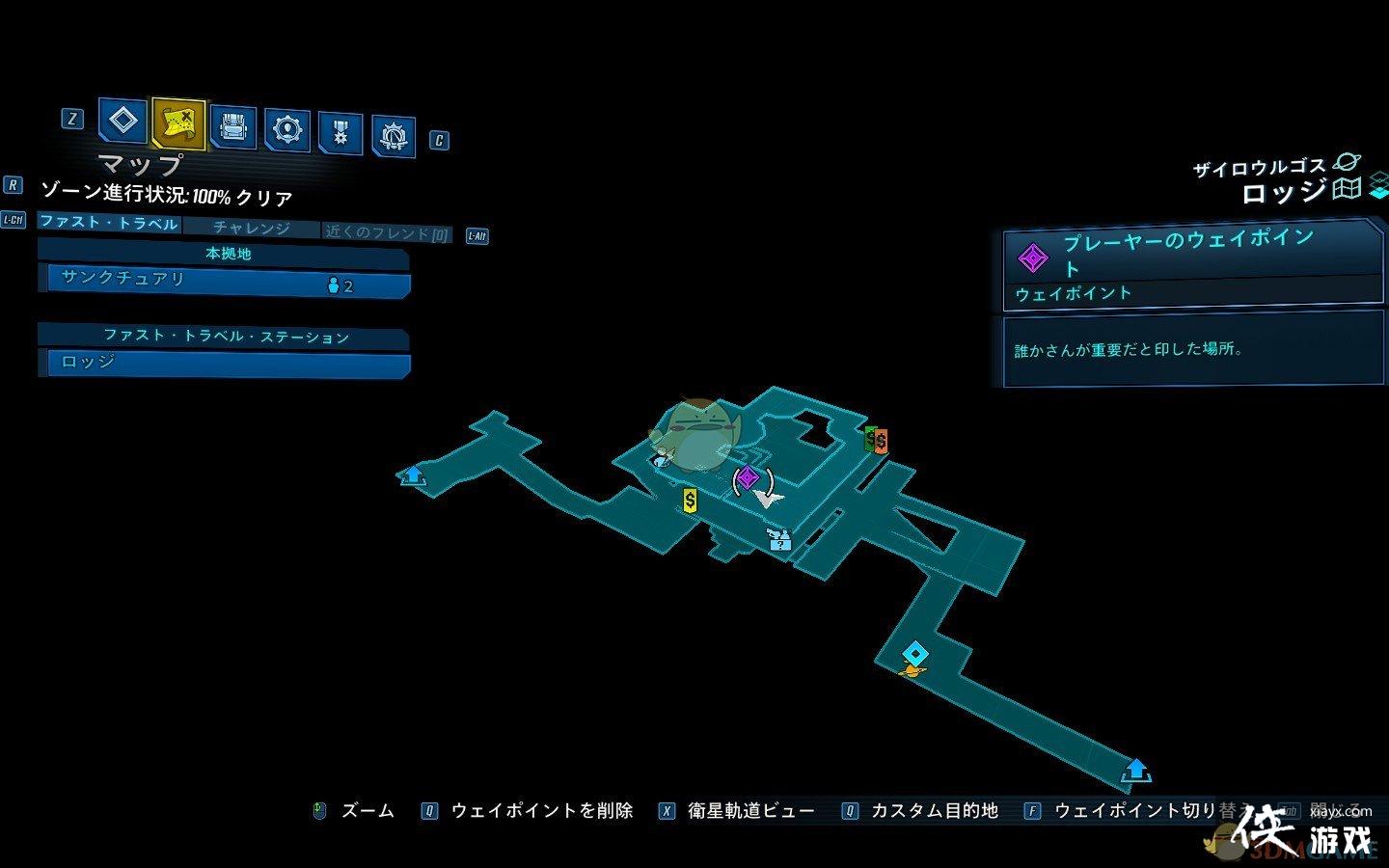This screenshot has width=1389, height=868.
Task: Open the backpack inventory tab
Action: 232,127
